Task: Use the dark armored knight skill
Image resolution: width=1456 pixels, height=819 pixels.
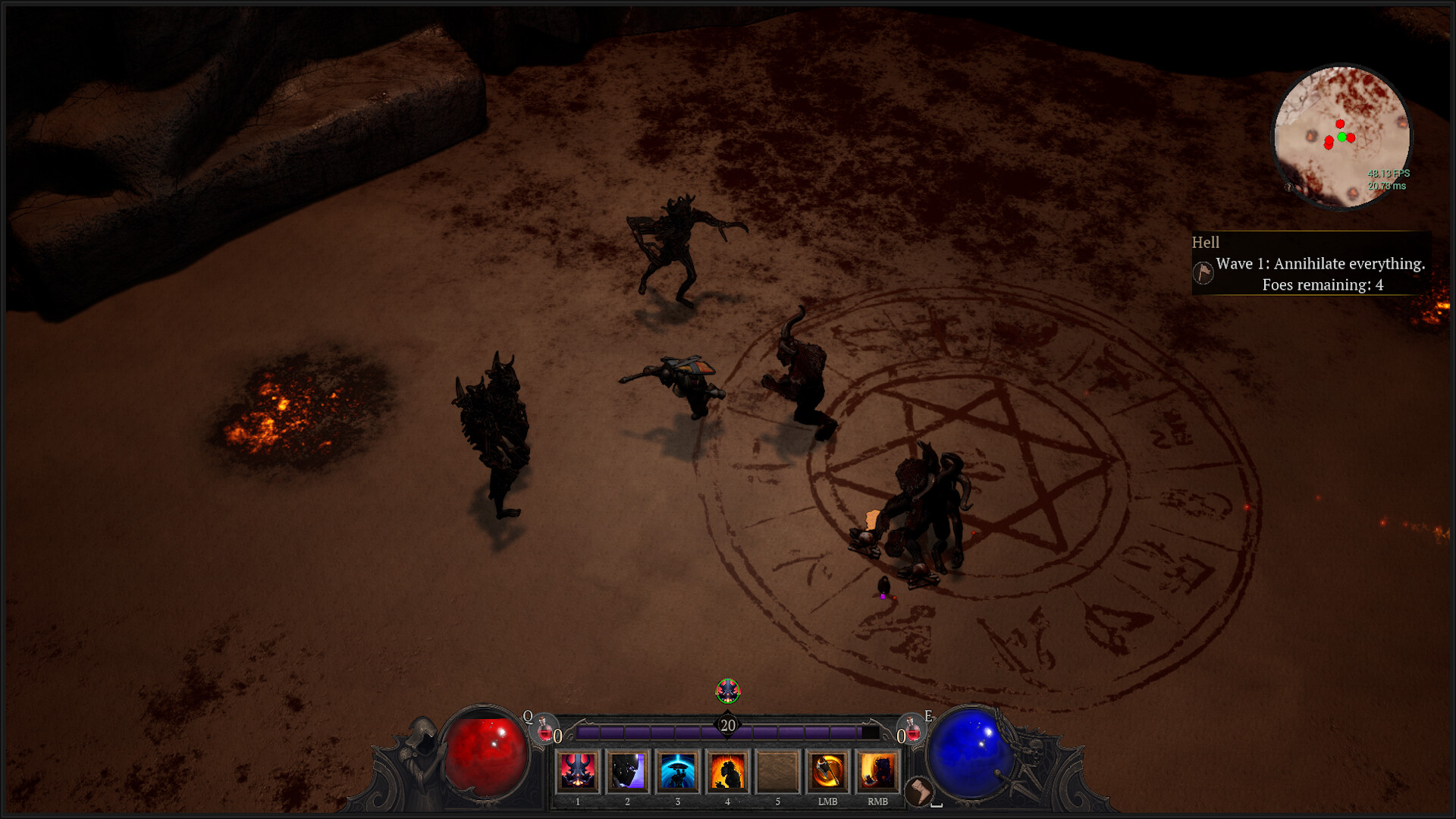Action: coord(628,771)
